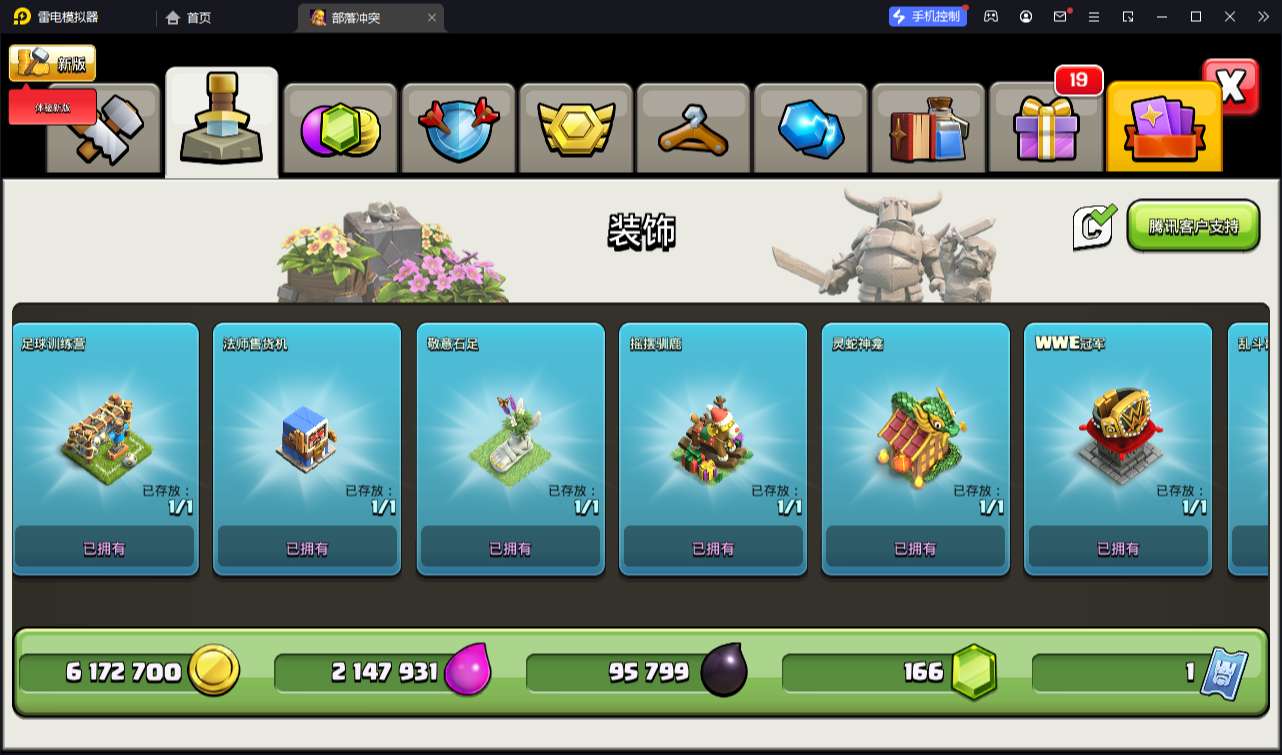Switch to the golden purple cards tab

pos(1164,130)
